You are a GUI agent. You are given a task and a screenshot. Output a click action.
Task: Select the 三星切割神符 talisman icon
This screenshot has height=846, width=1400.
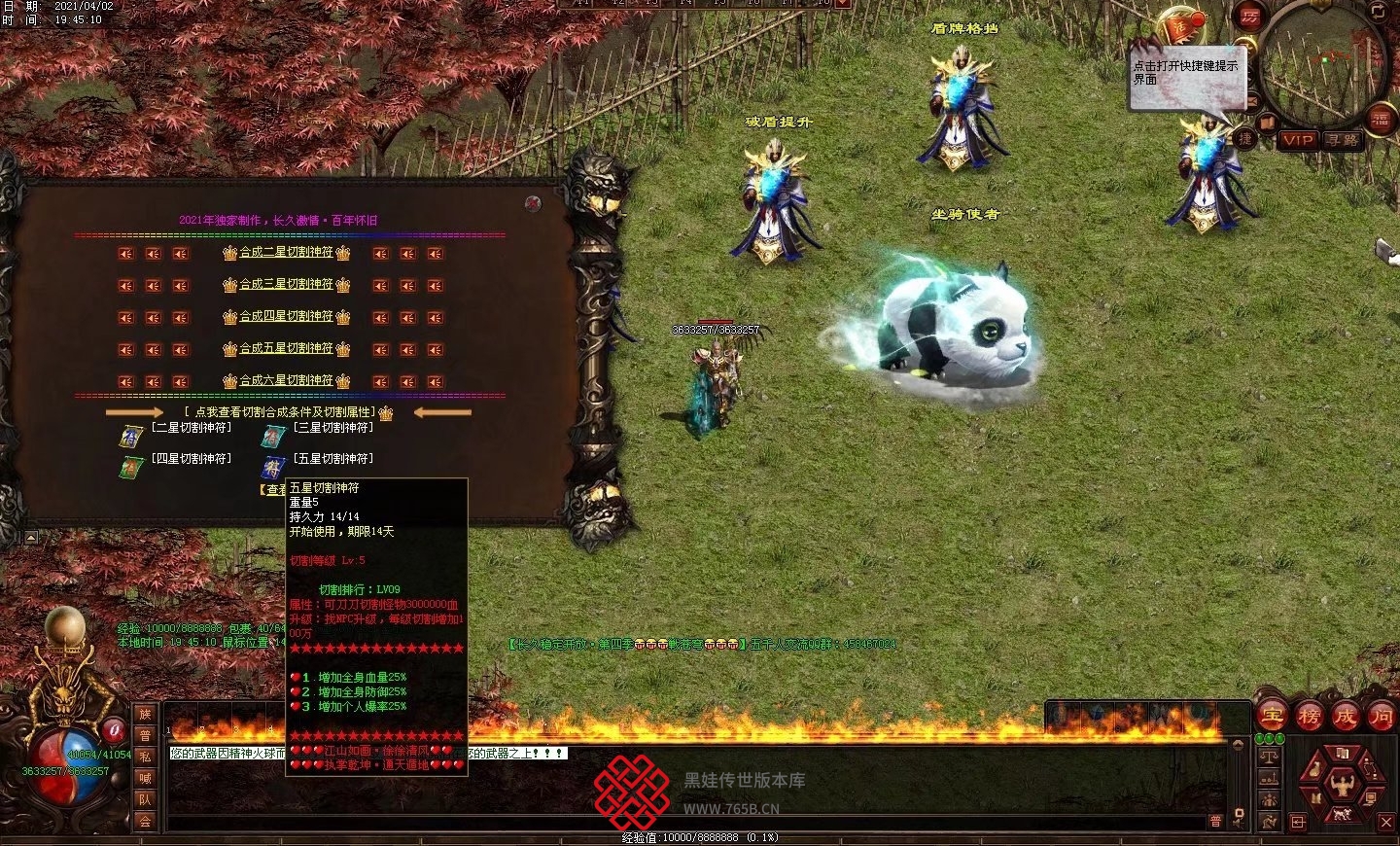273,436
